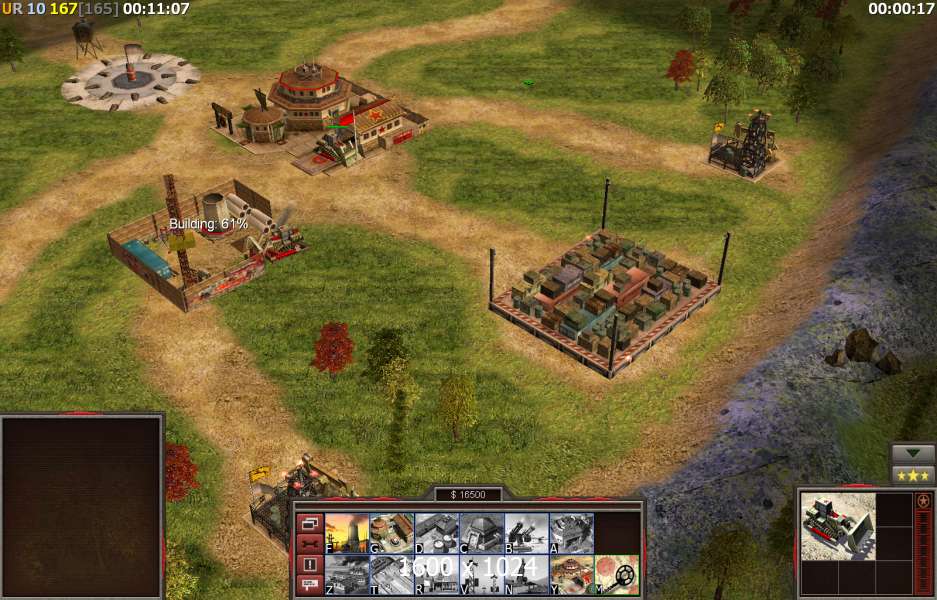Click the exclamation mark button
This screenshot has height=600, width=937.
click(x=309, y=564)
